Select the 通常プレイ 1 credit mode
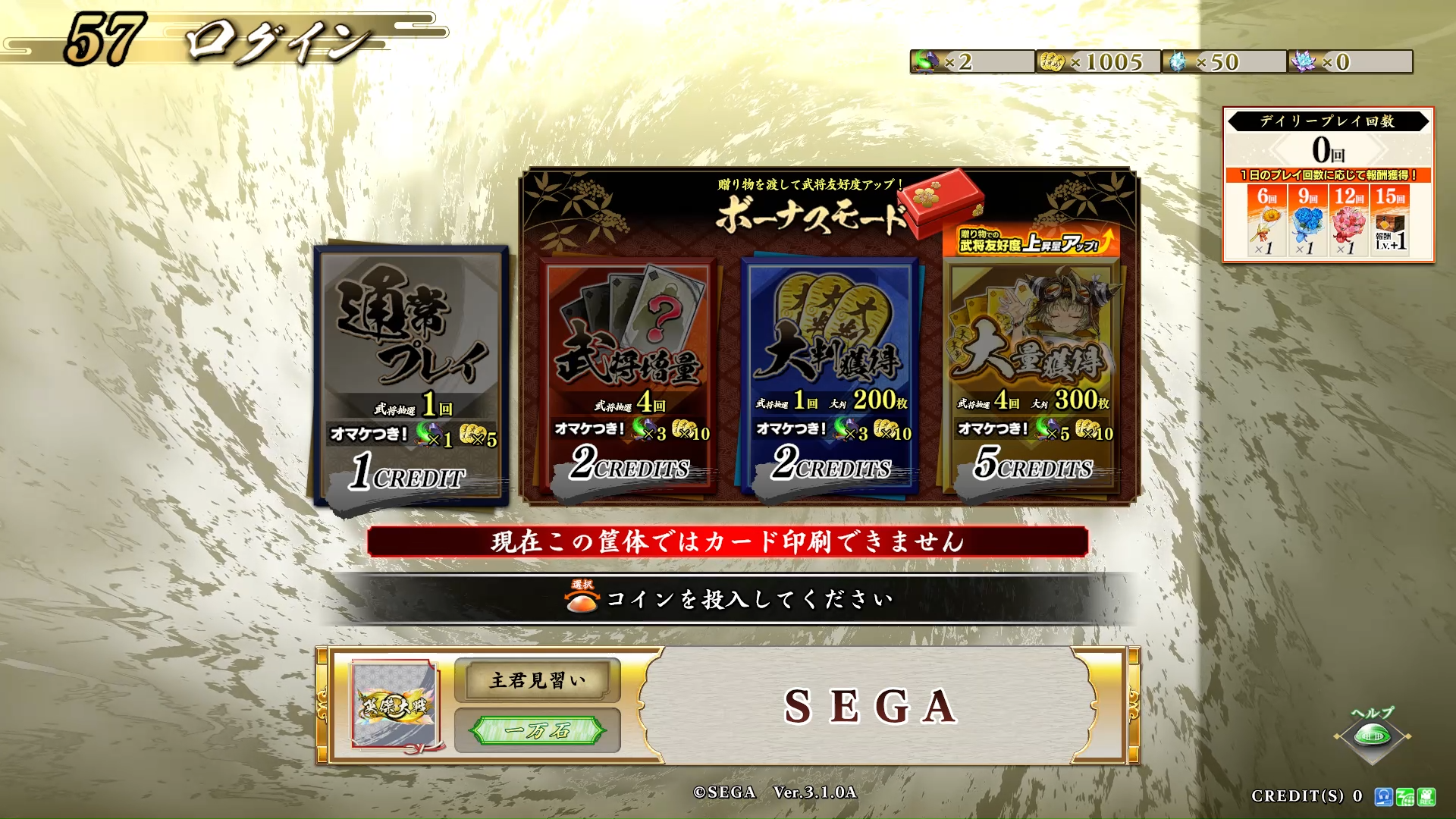Screen dimensions: 1456x819 click(x=412, y=375)
